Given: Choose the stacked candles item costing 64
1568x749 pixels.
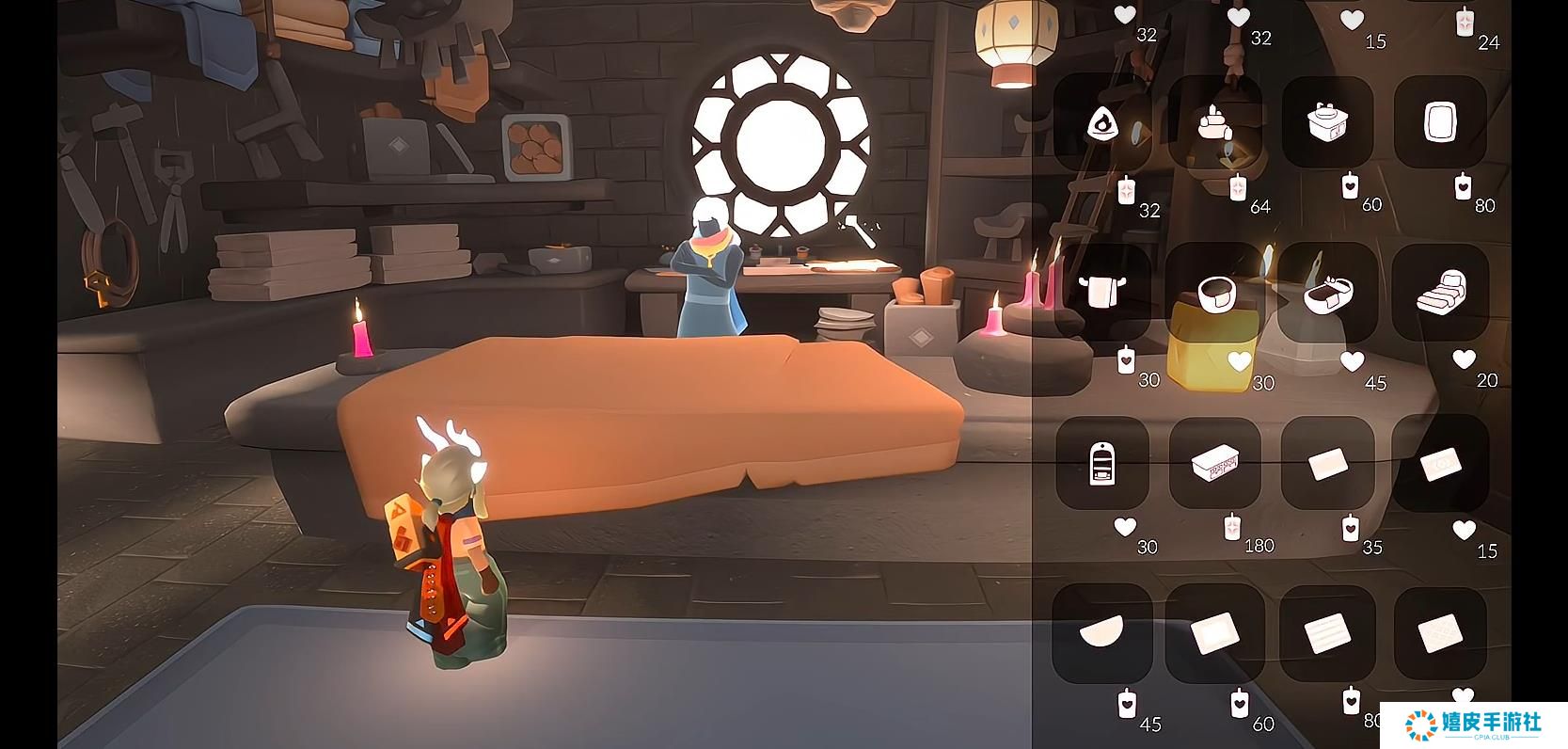Looking at the screenshot, I should [x=1214, y=123].
